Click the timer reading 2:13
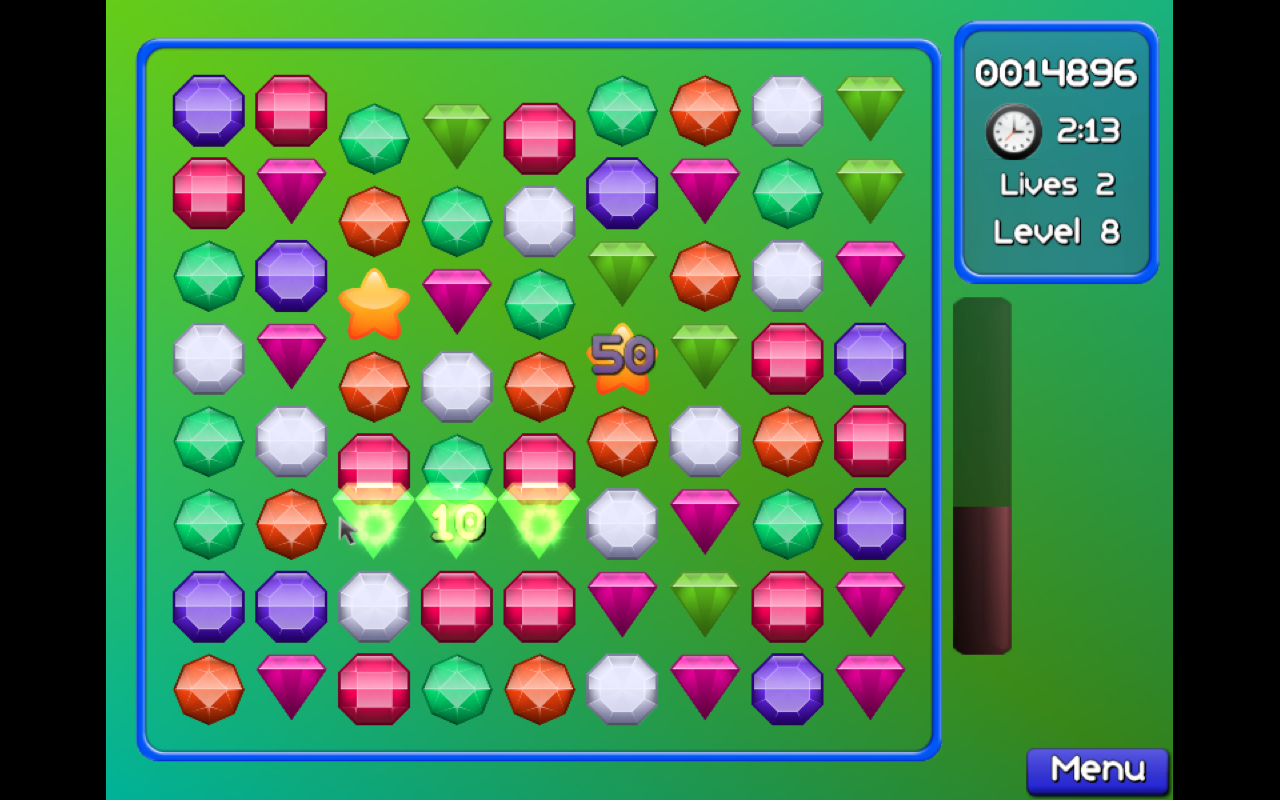This screenshot has height=800, width=1280. pos(1090,130)
